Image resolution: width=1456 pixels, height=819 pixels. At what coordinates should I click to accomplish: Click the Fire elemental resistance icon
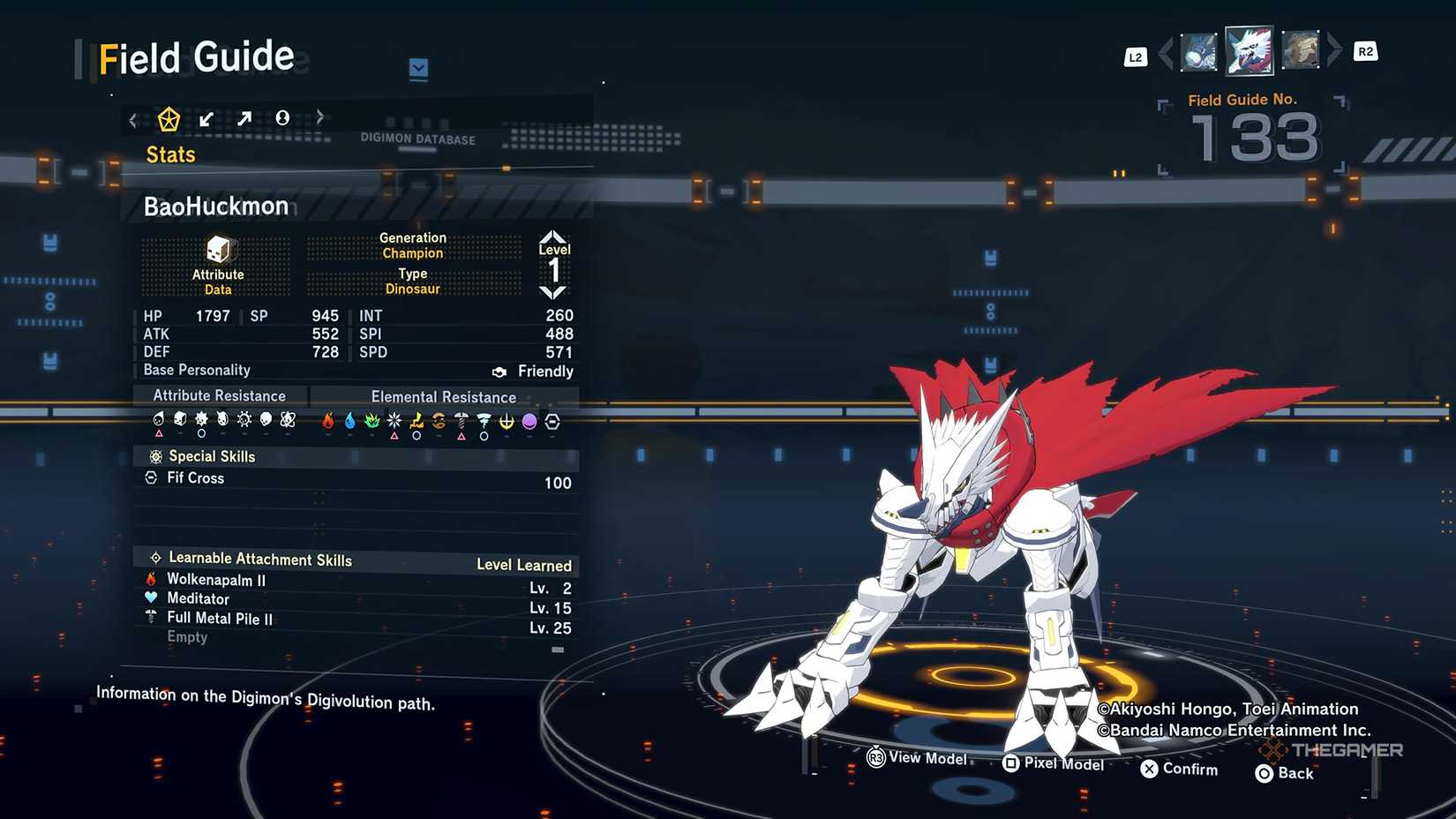pyautogui.click(x=328, y=421)
